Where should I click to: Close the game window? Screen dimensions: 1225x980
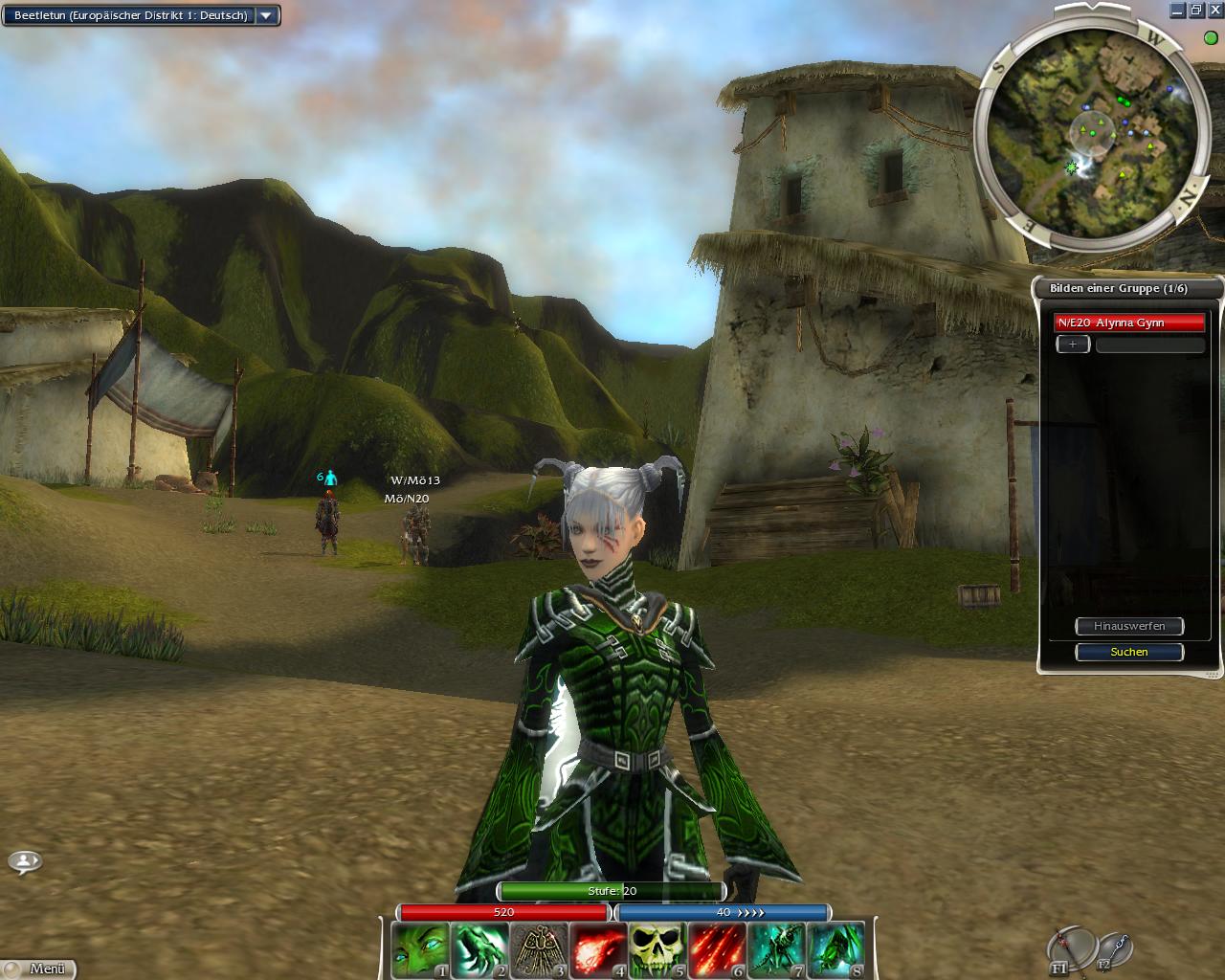click(x=1214, y=11)
